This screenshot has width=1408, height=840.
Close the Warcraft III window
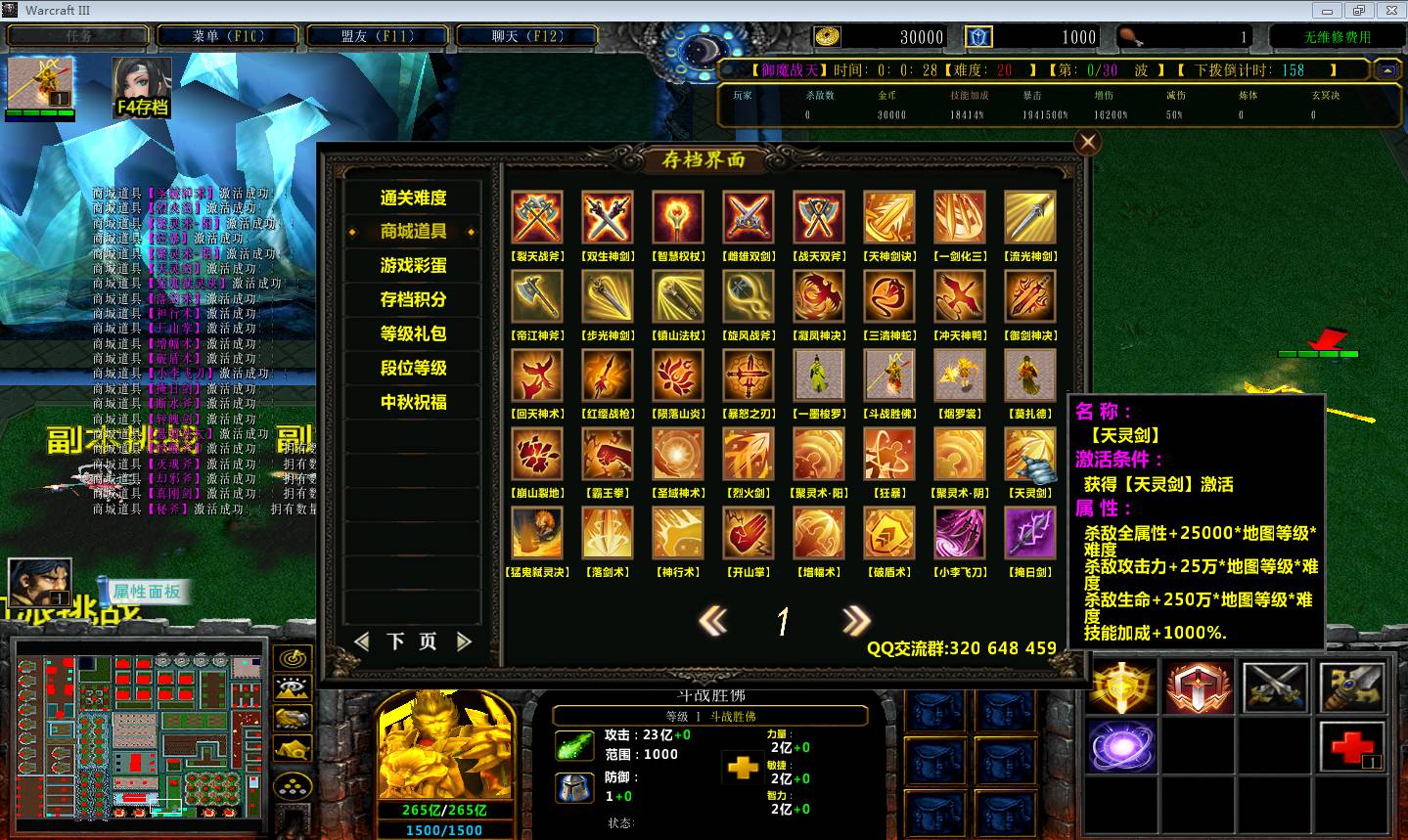tap(1388, 10)
